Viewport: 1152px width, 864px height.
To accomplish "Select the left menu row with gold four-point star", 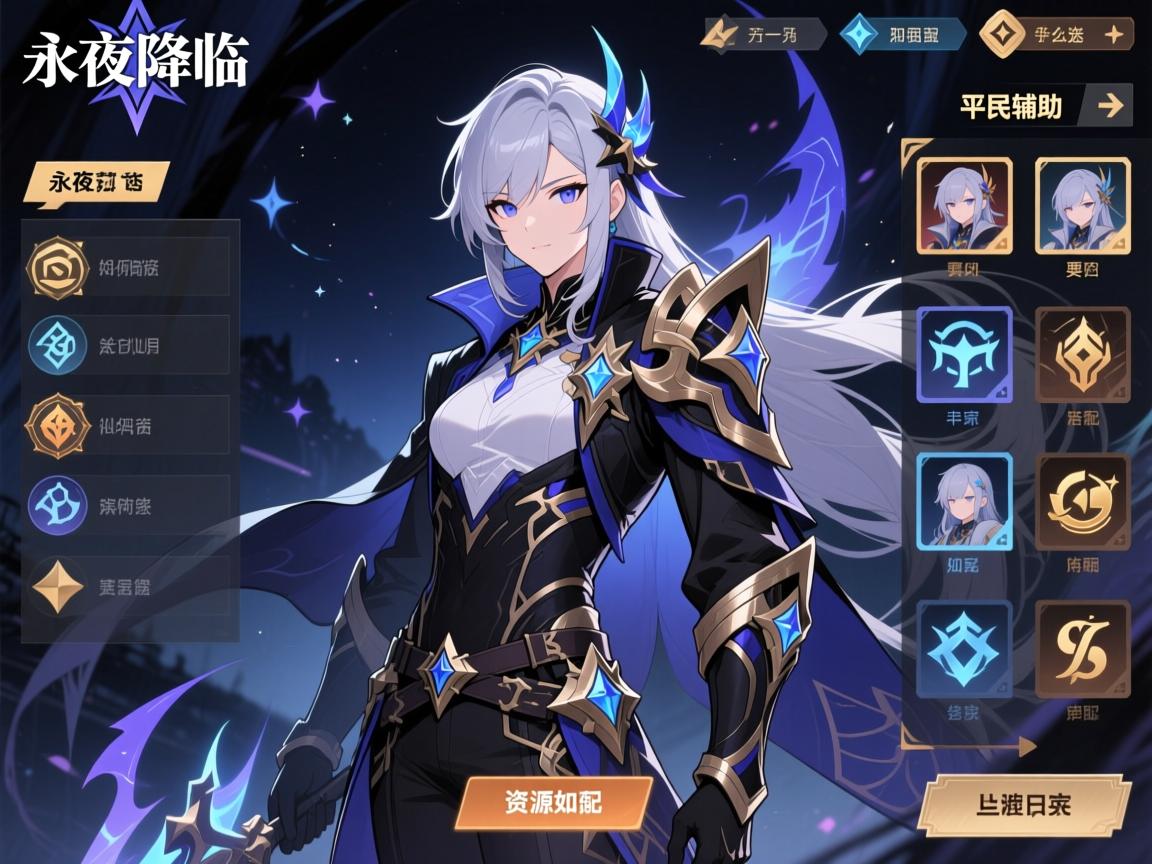I will tap(130, 585).
